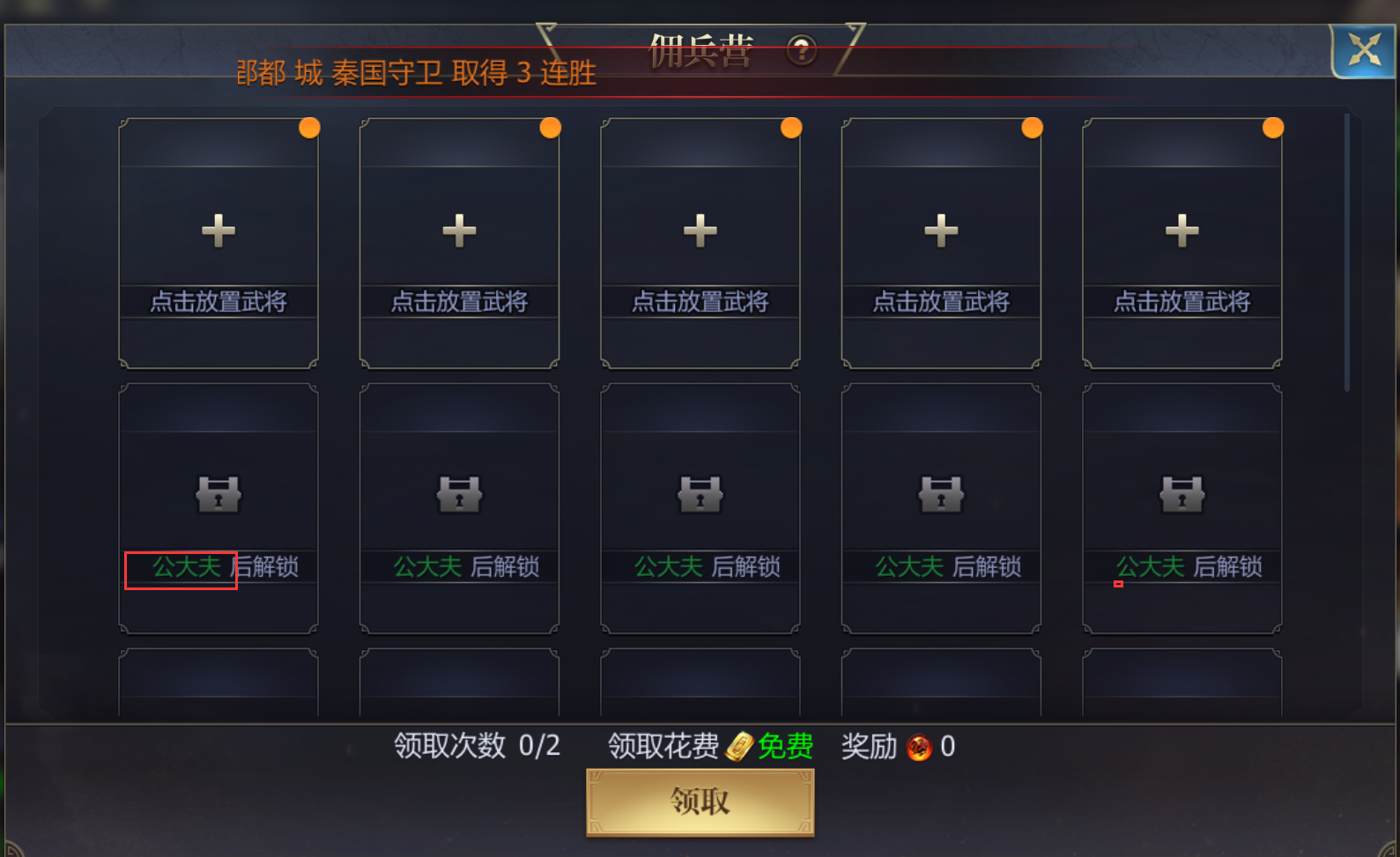Click the plus icon on the rightmost card slot
The image size is (1400, 857).
pyautogui.click(x=1181, y=230)
